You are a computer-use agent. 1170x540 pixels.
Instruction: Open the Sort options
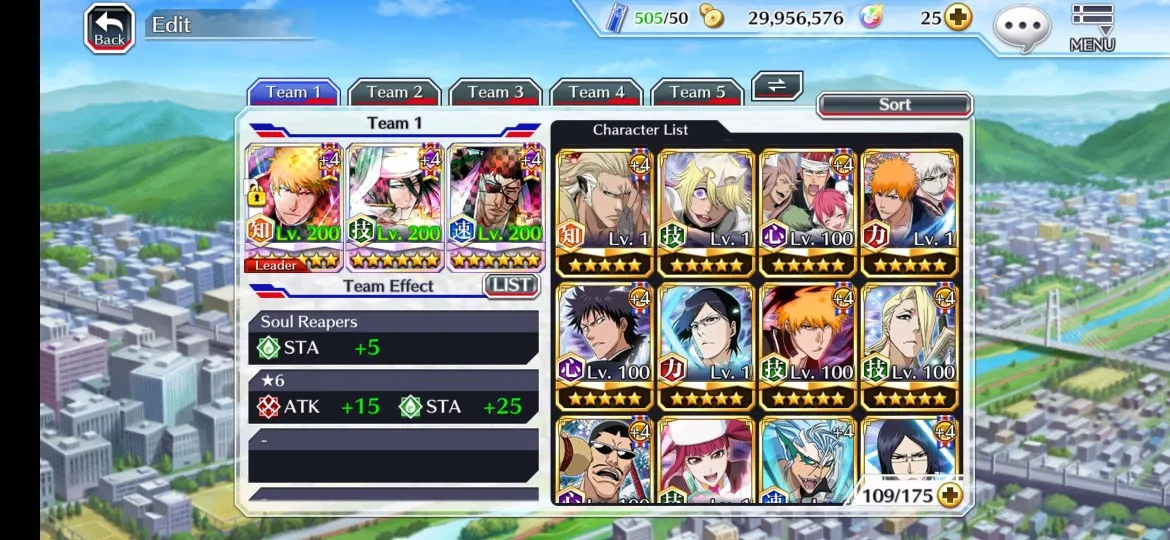(x=894, y=105)
